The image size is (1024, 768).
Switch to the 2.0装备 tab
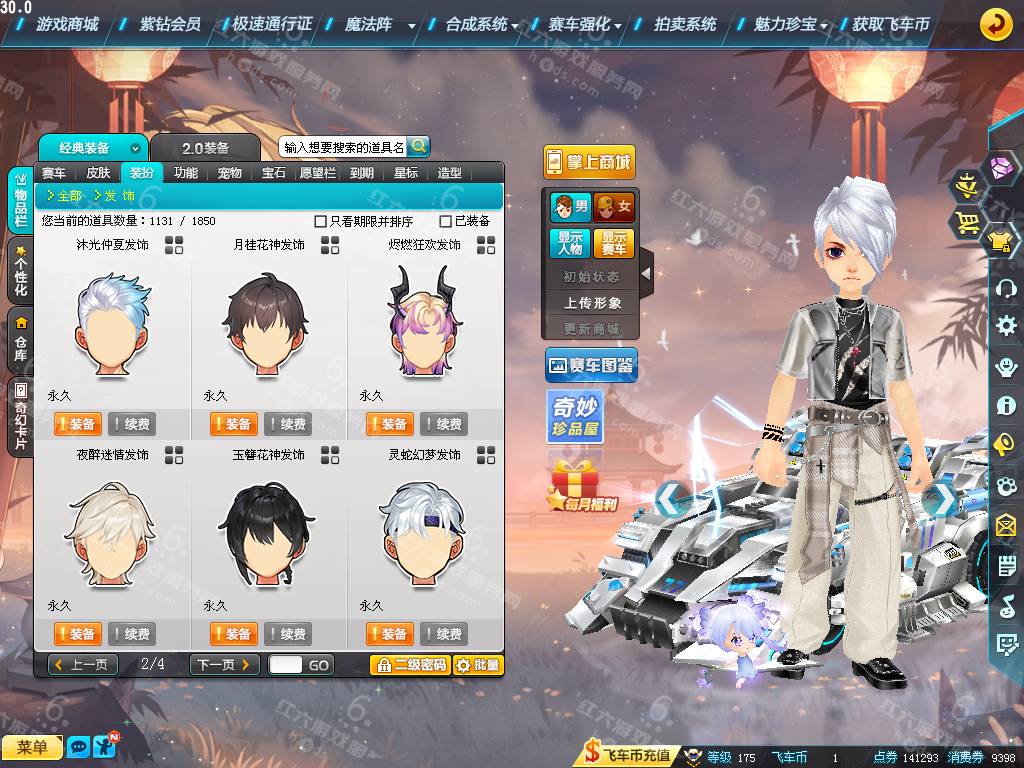[x=205, y=148]
